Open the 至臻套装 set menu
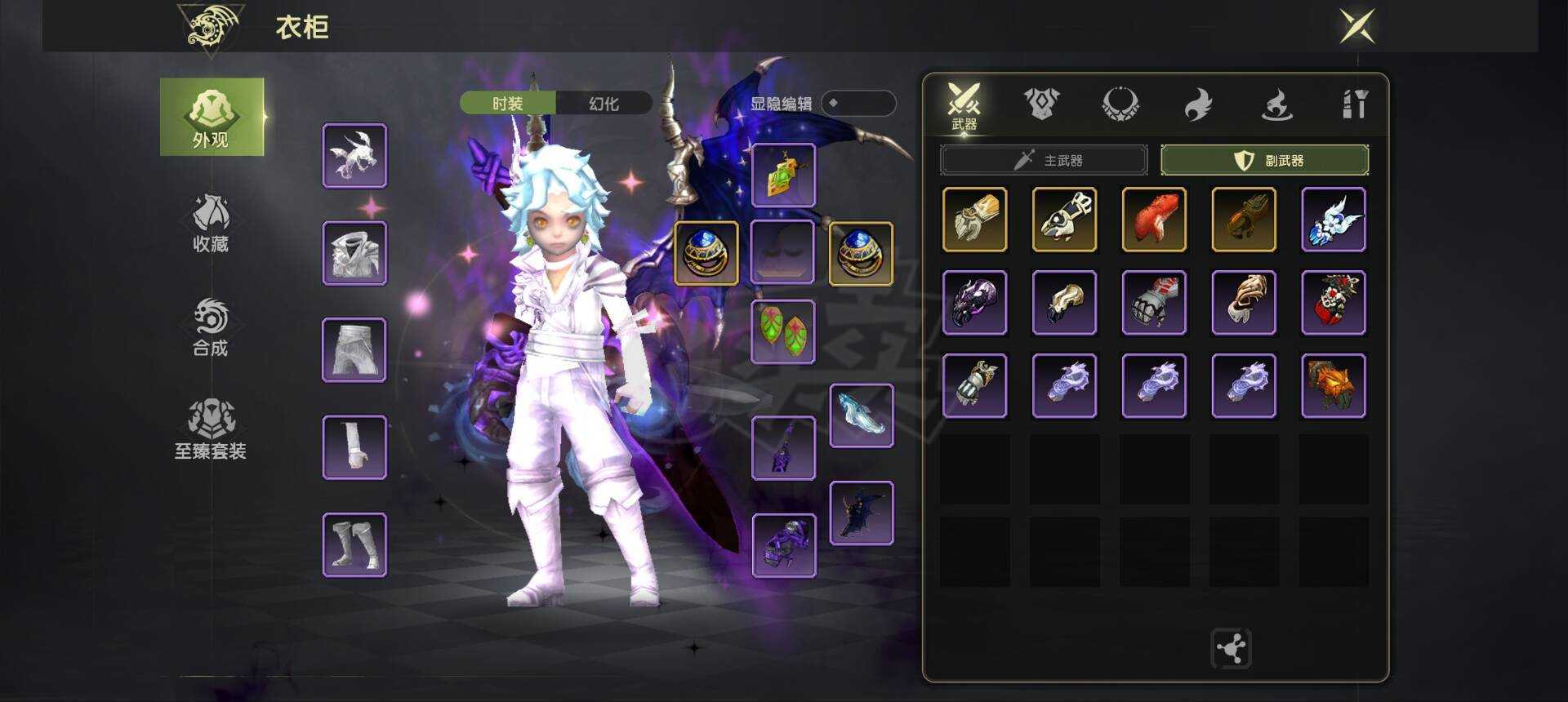 click(x=211, y=429)
